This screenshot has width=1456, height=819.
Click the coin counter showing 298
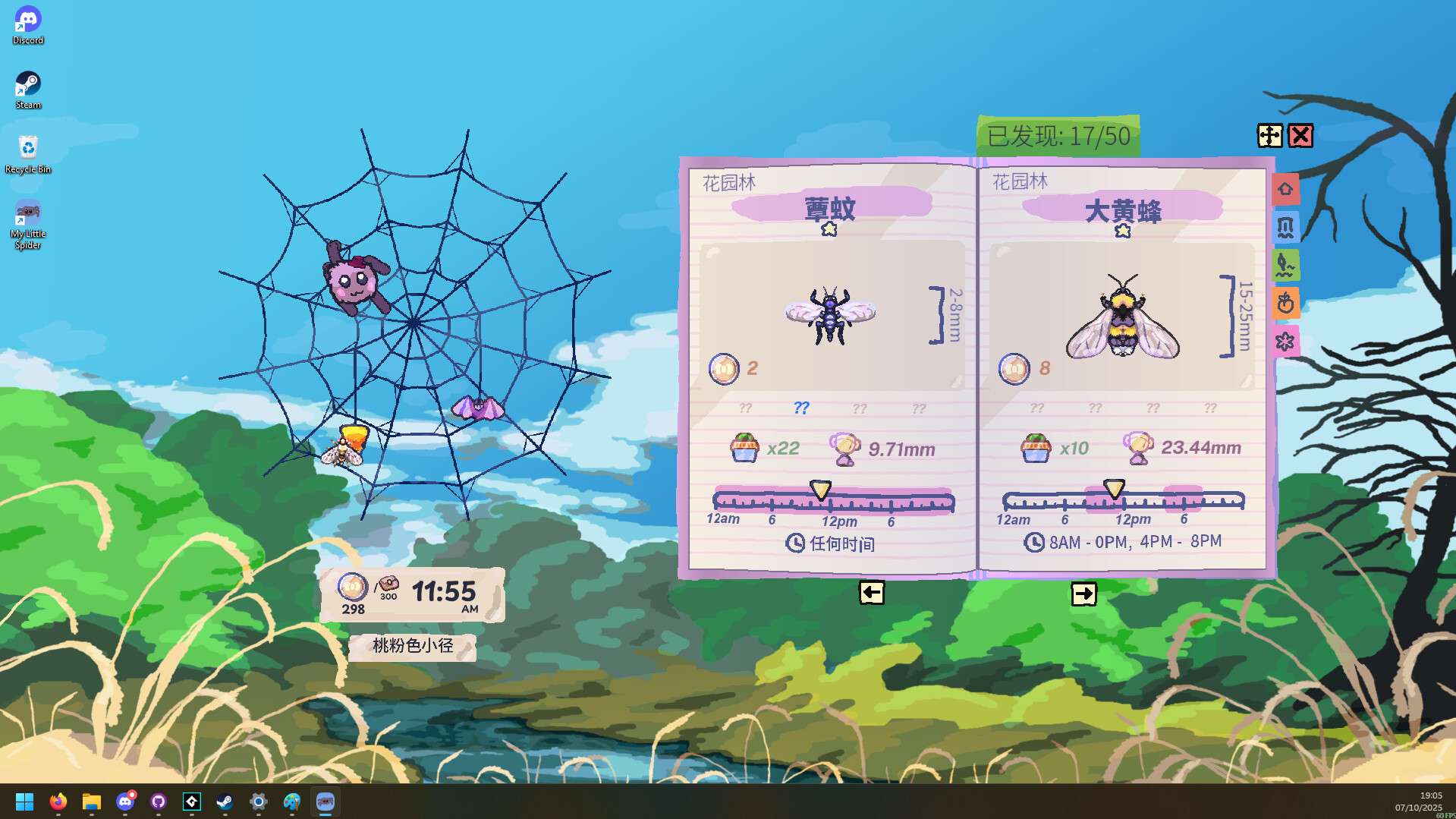pyautogui.click(x=352, y=594)
